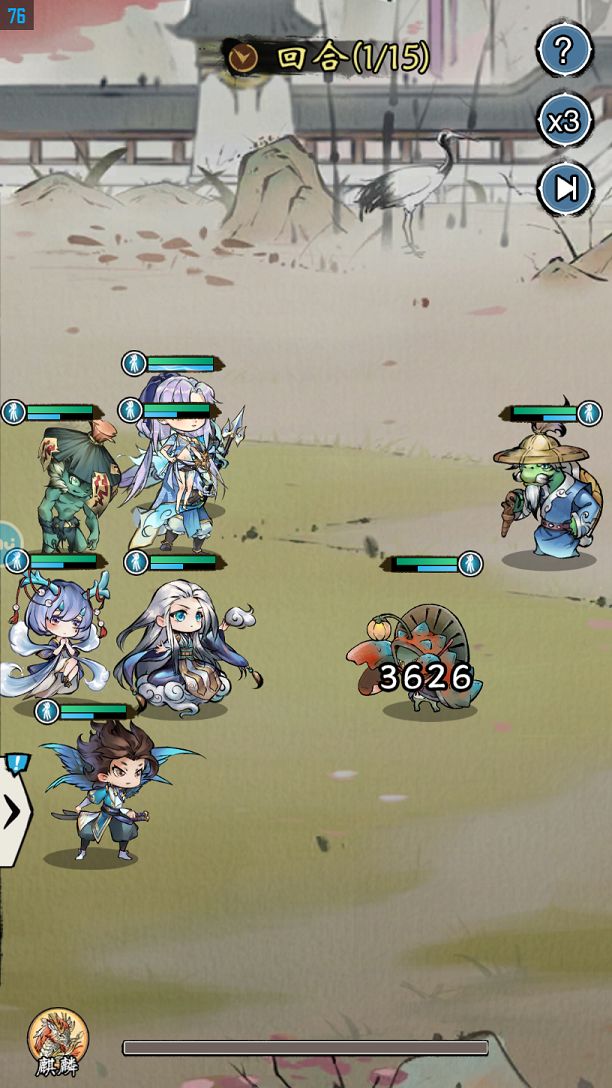This screenshot has width=612, height=1088.
Task: Open the round counter dropdown arrow
Action: point(243,59)
